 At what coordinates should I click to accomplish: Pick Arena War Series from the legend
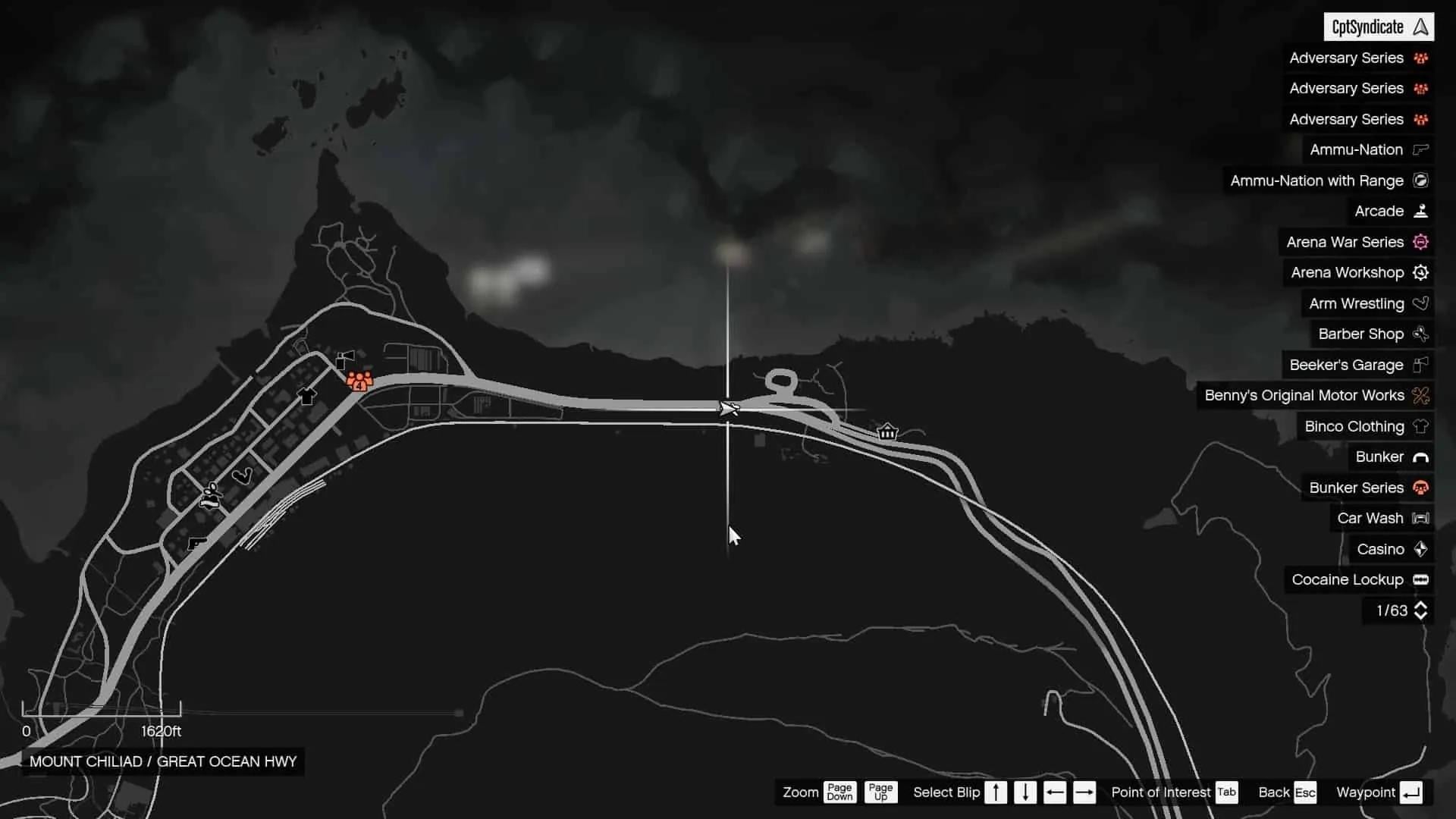(1356, 242)
